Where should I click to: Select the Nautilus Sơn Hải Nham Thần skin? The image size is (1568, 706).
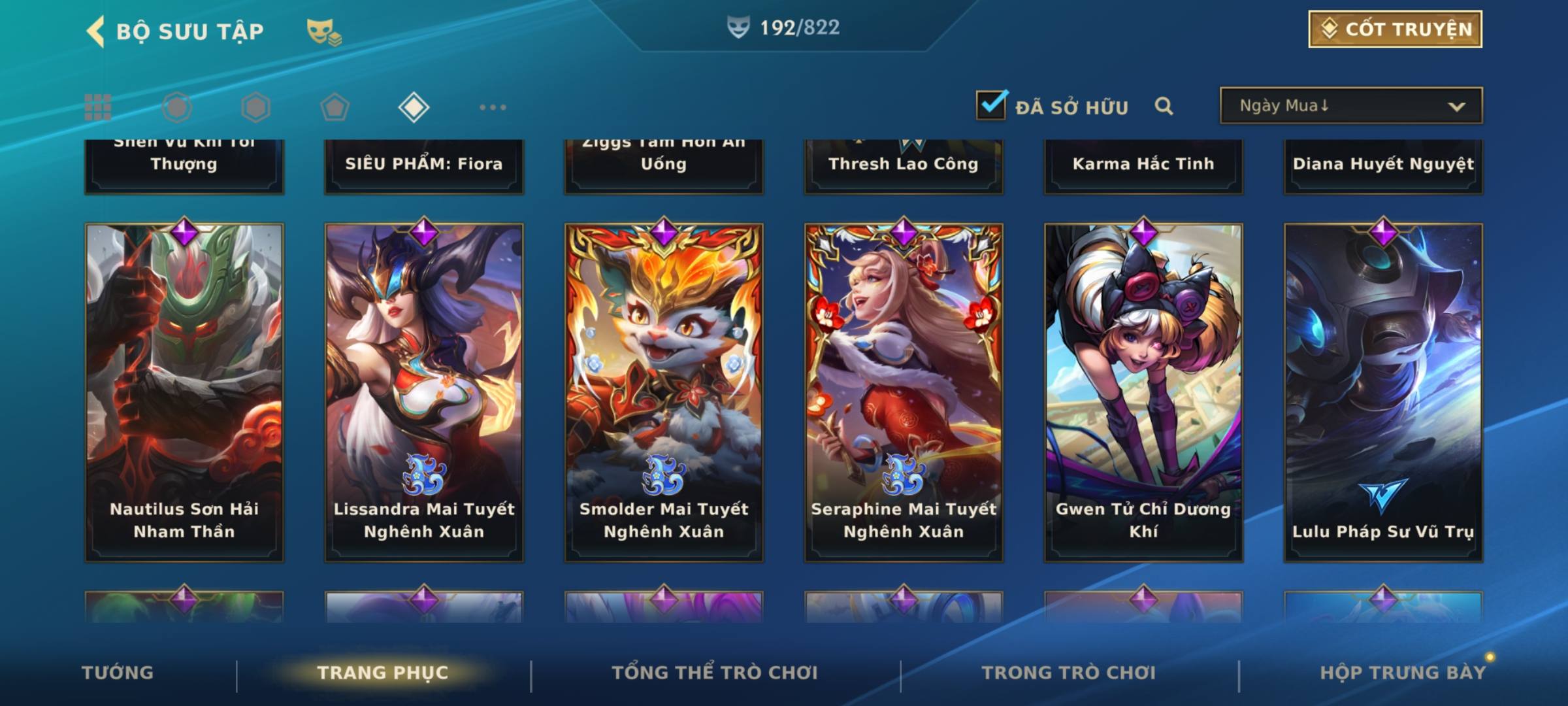click(184, 392)
